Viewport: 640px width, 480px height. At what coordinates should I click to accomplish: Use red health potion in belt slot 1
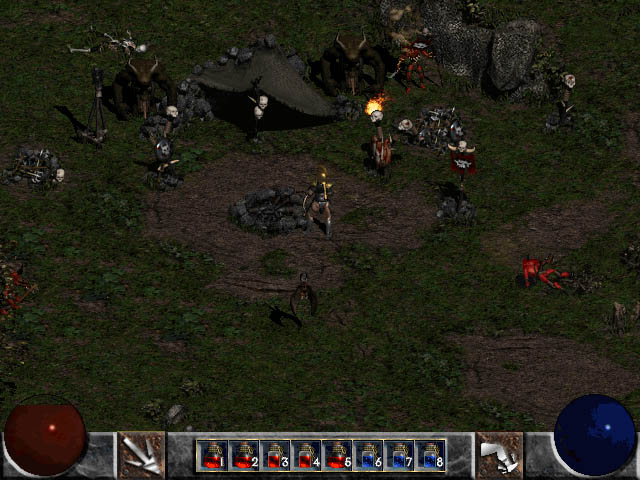coord(212,455)
